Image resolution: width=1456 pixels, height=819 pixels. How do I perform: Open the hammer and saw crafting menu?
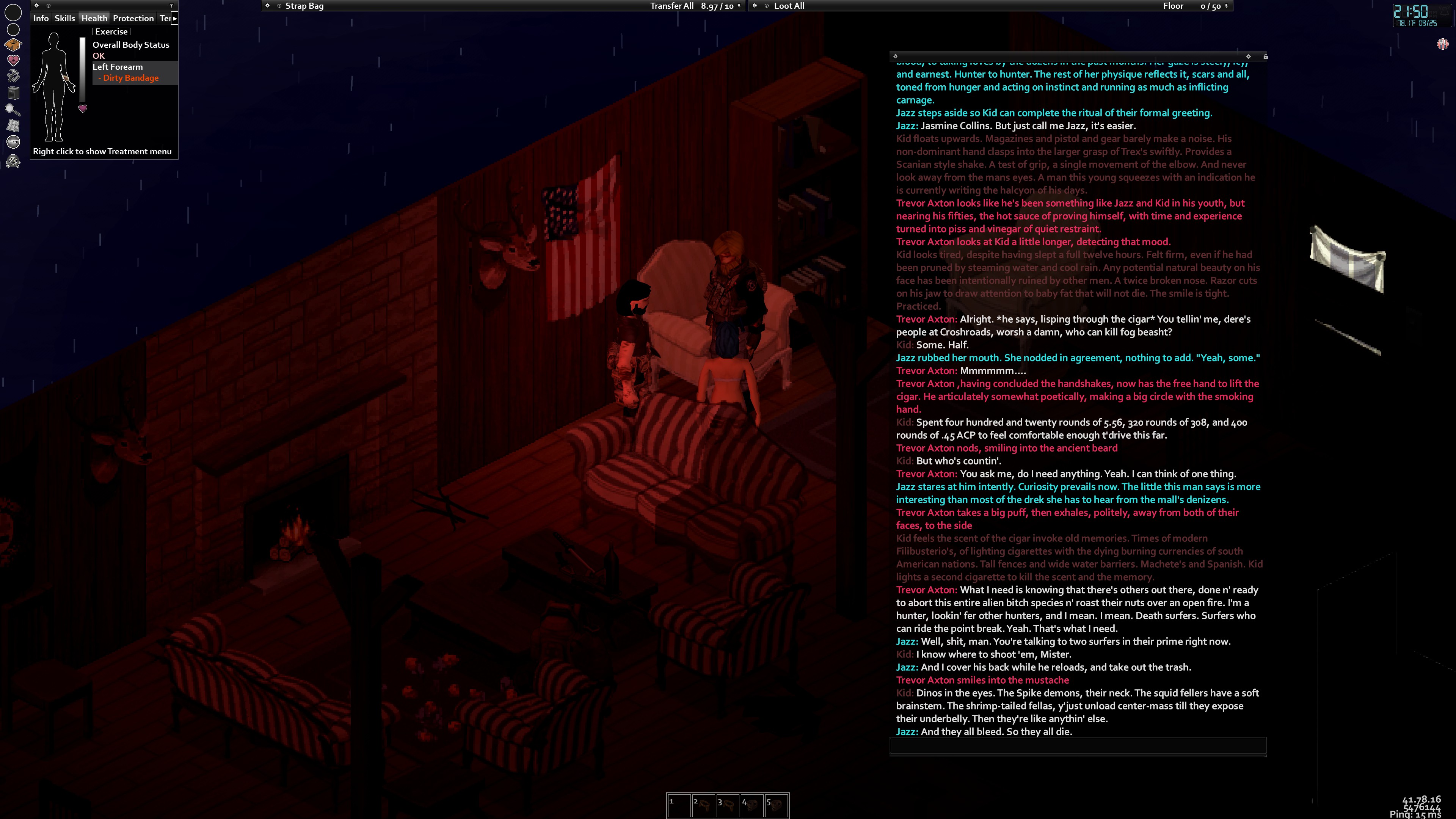(13, 76)
